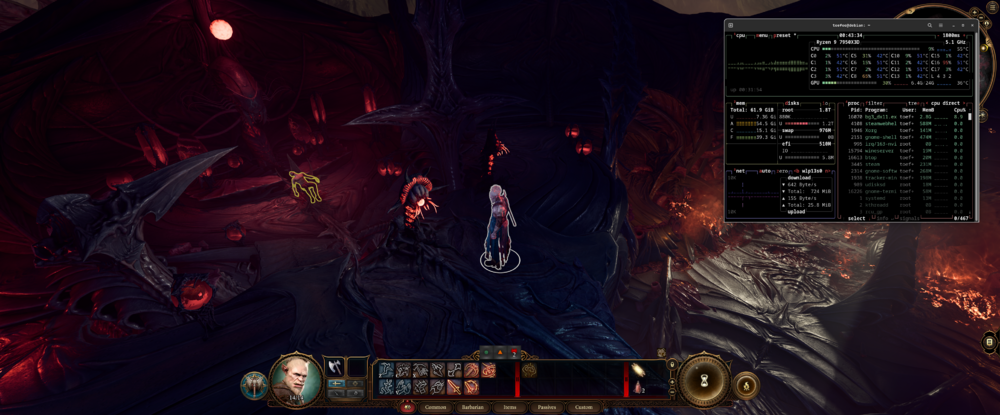Click the hourglass button in the round dial
Image resolution: width=1000 pixels, height=415 pixels.
[704, 381]
